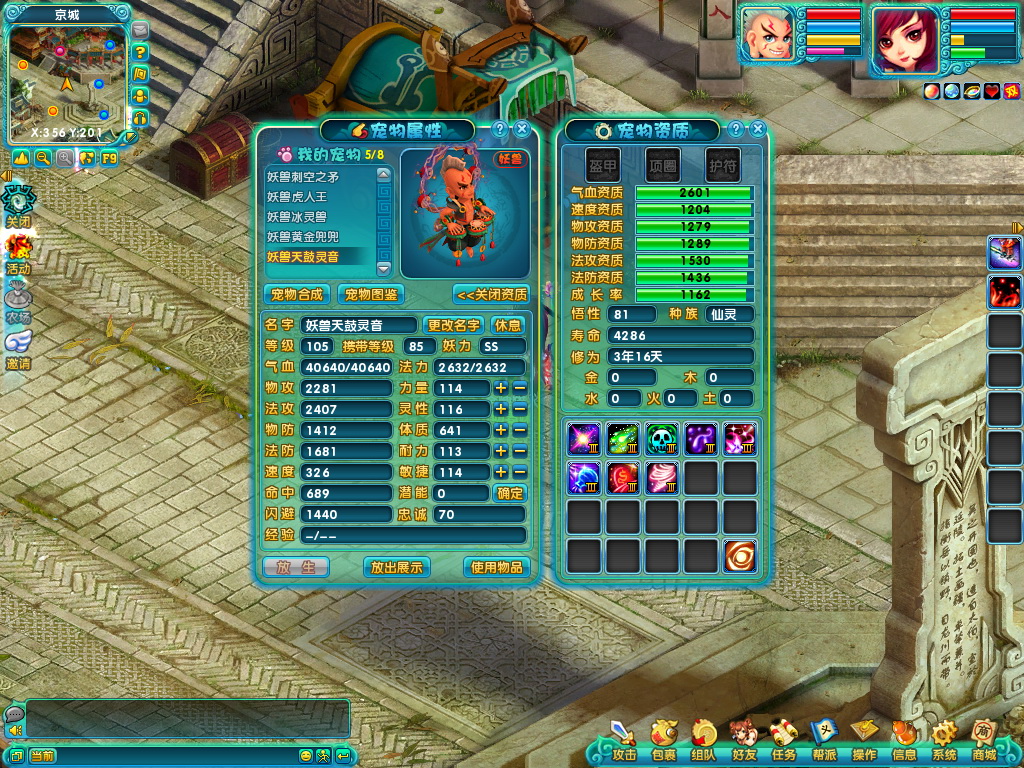Open the 包裹 inventory bag
Screen dimensions: 1024x768
pyautogui.click(x=663, y=740)
